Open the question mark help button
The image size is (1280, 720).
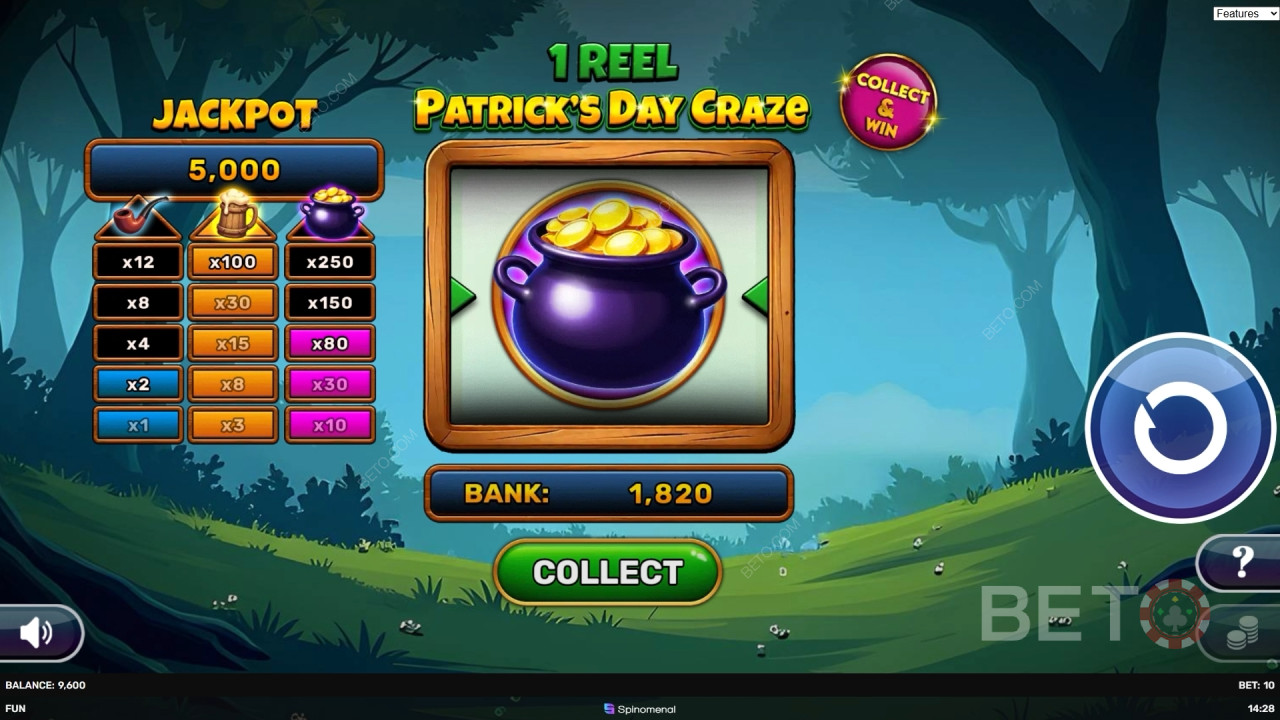point(1241,562)
